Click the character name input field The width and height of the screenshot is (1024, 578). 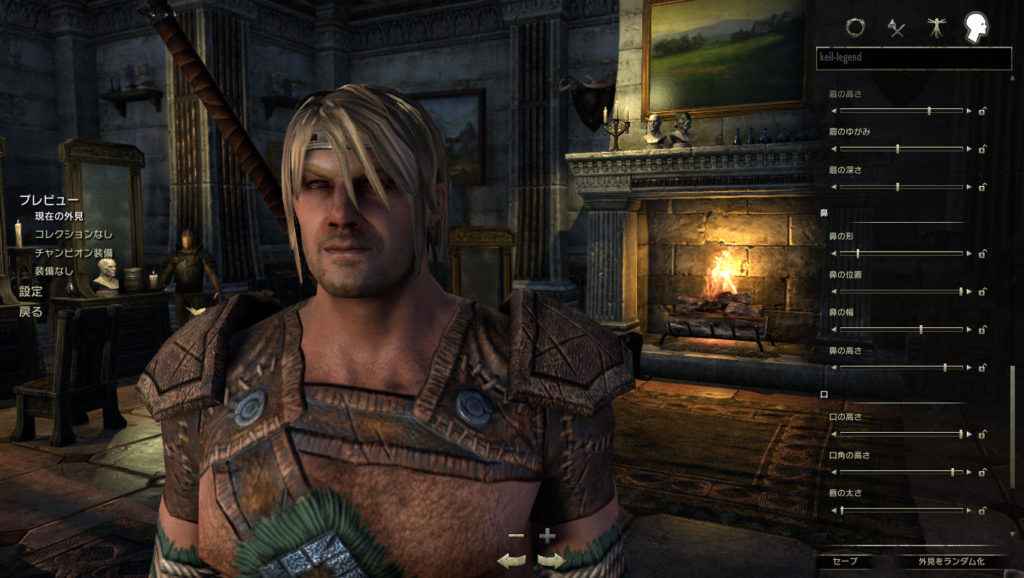pos(913,58)
